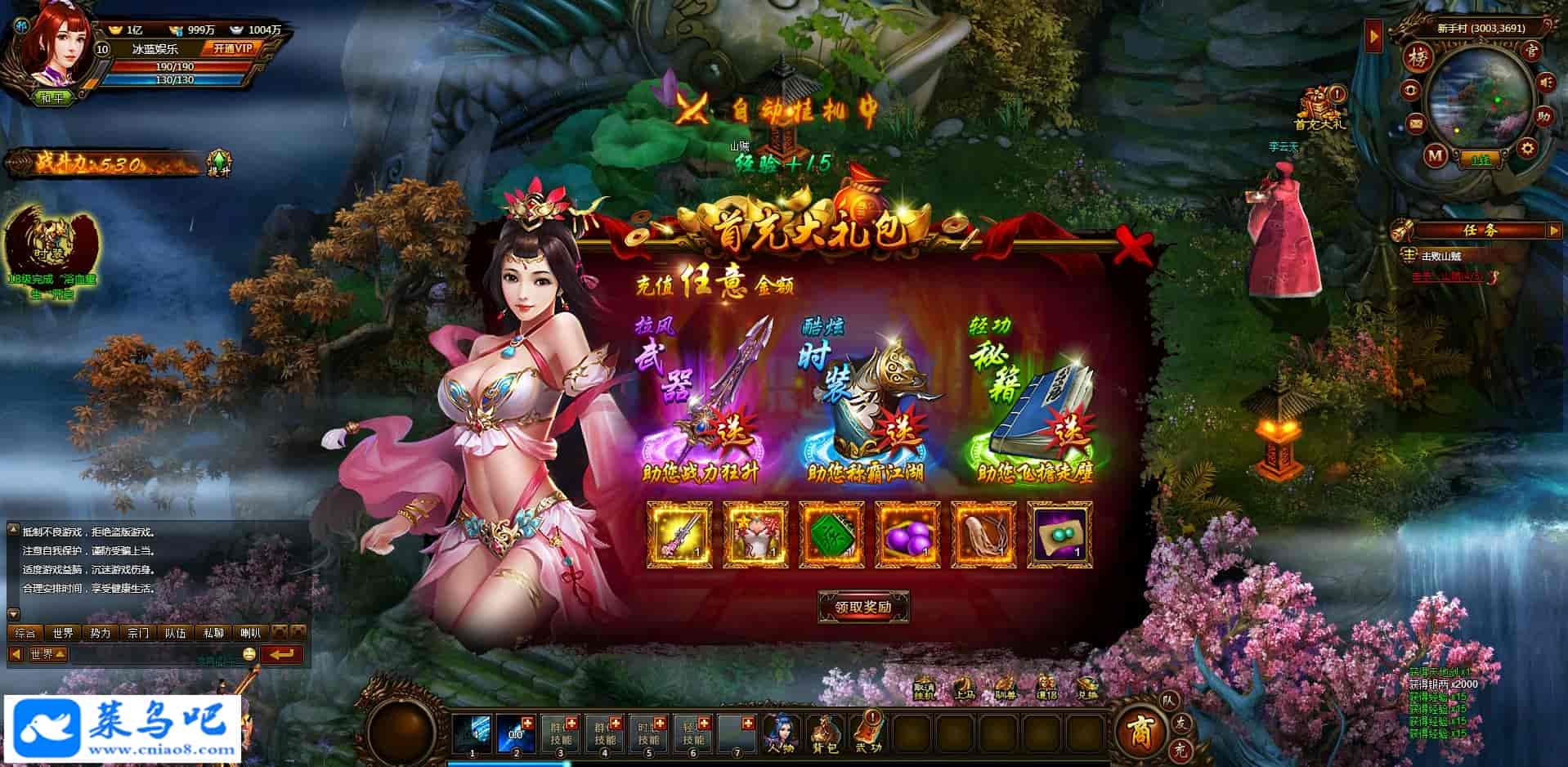This screenshot has height=767, width=1568.
Task: Mount up with the 上马 icon
Action: [x=965, y=689]
